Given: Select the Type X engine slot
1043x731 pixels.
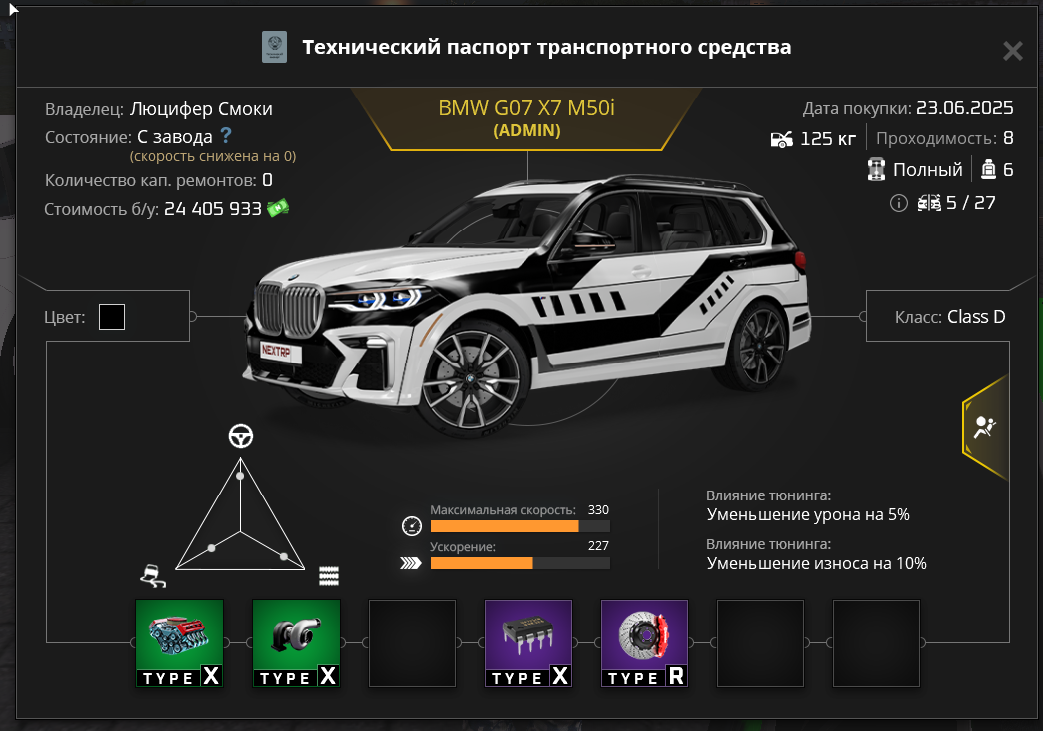Looking at the screenshot, I should 179,643.
